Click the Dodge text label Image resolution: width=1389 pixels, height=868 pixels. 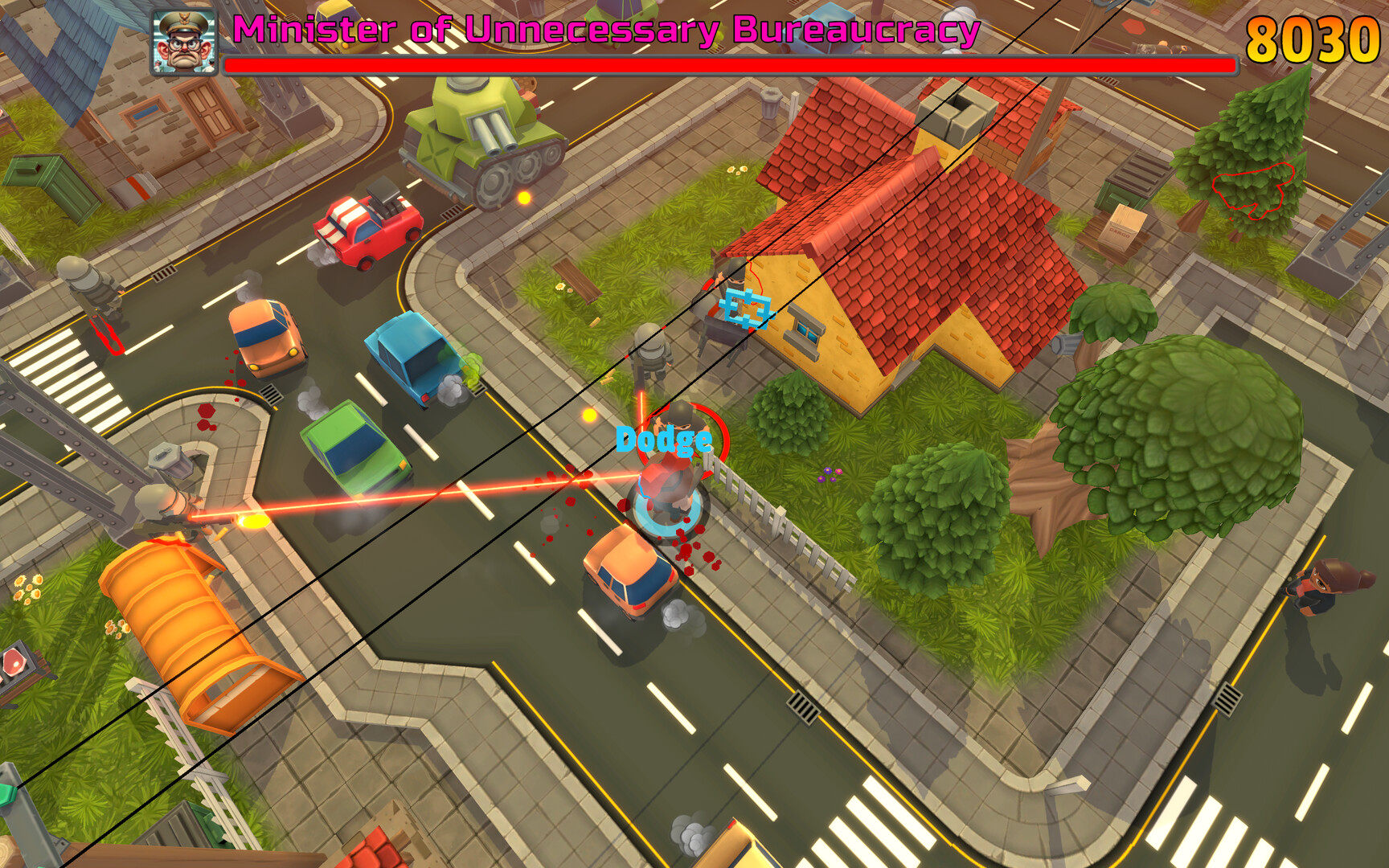tap(663, 440)
